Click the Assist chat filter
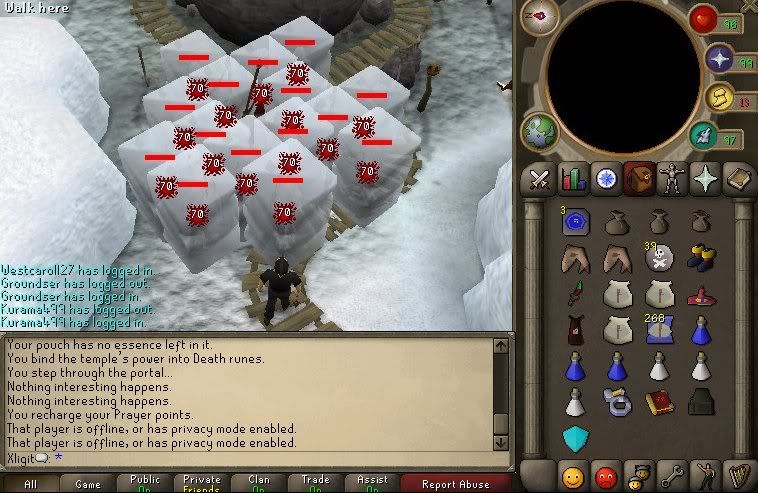The image size is (758, 493). click(374, 484)
